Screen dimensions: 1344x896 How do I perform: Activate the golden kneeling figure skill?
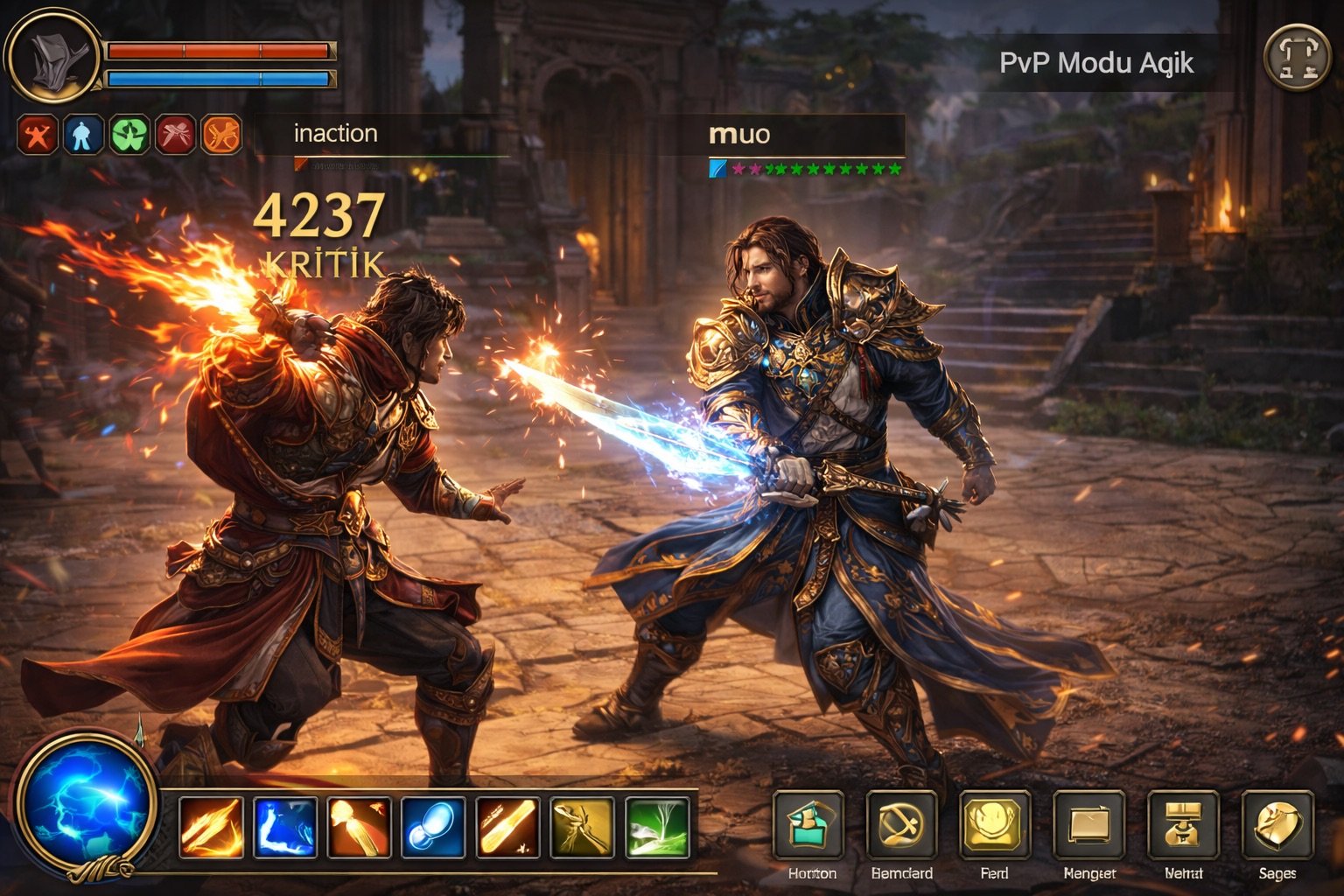583,827
